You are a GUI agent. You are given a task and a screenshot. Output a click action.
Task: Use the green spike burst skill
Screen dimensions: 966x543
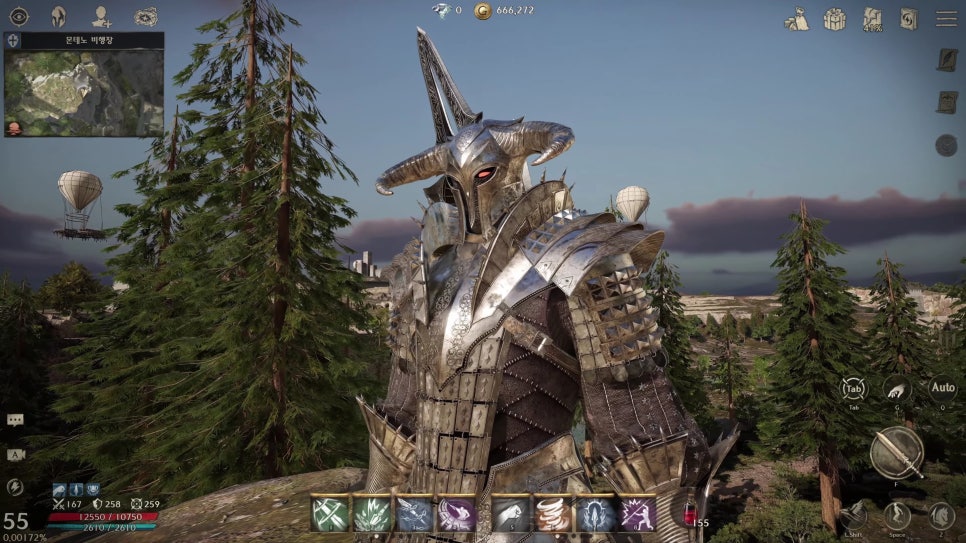tap(372, 514)
